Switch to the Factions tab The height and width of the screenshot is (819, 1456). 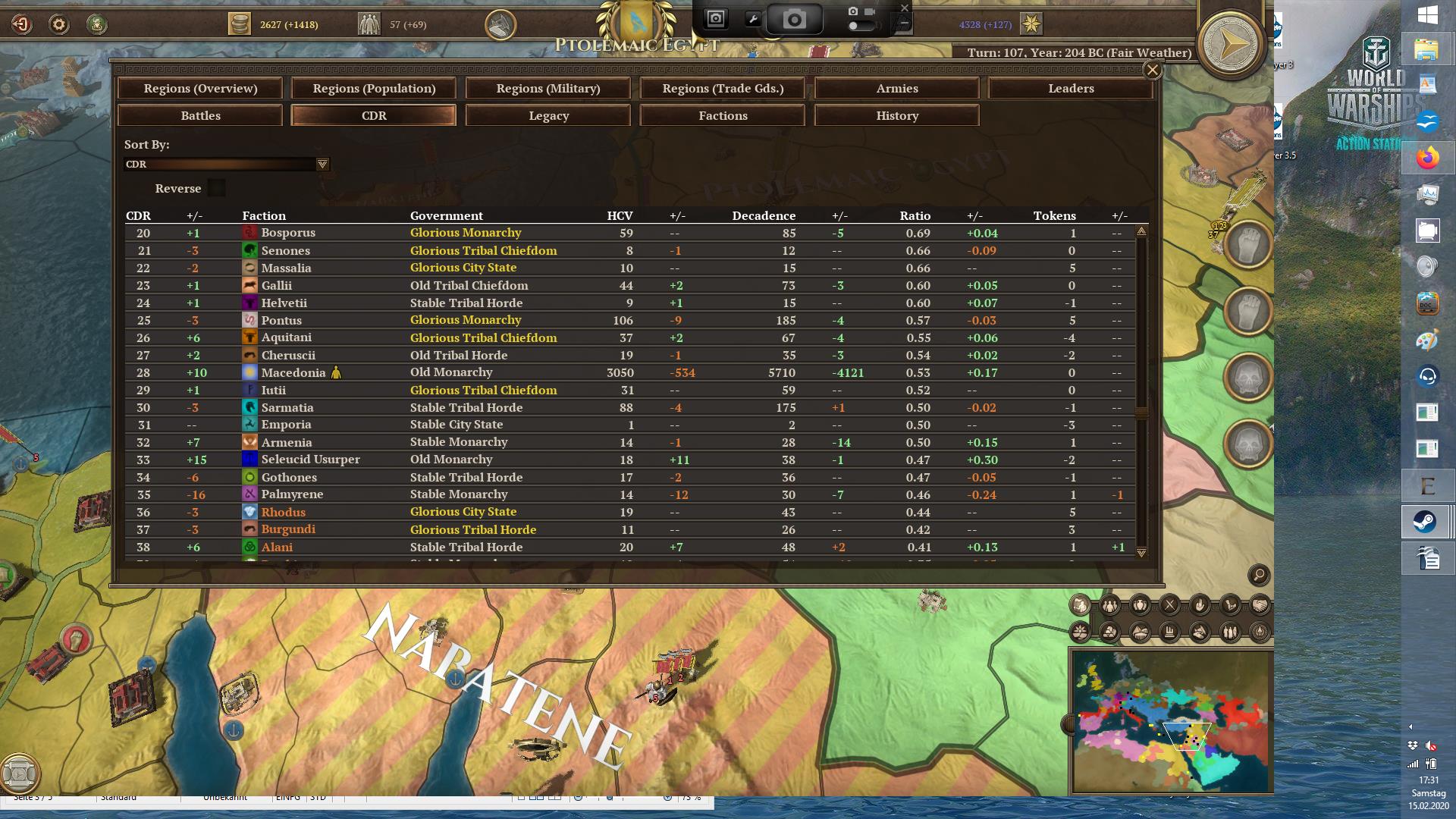click(722, 115)
